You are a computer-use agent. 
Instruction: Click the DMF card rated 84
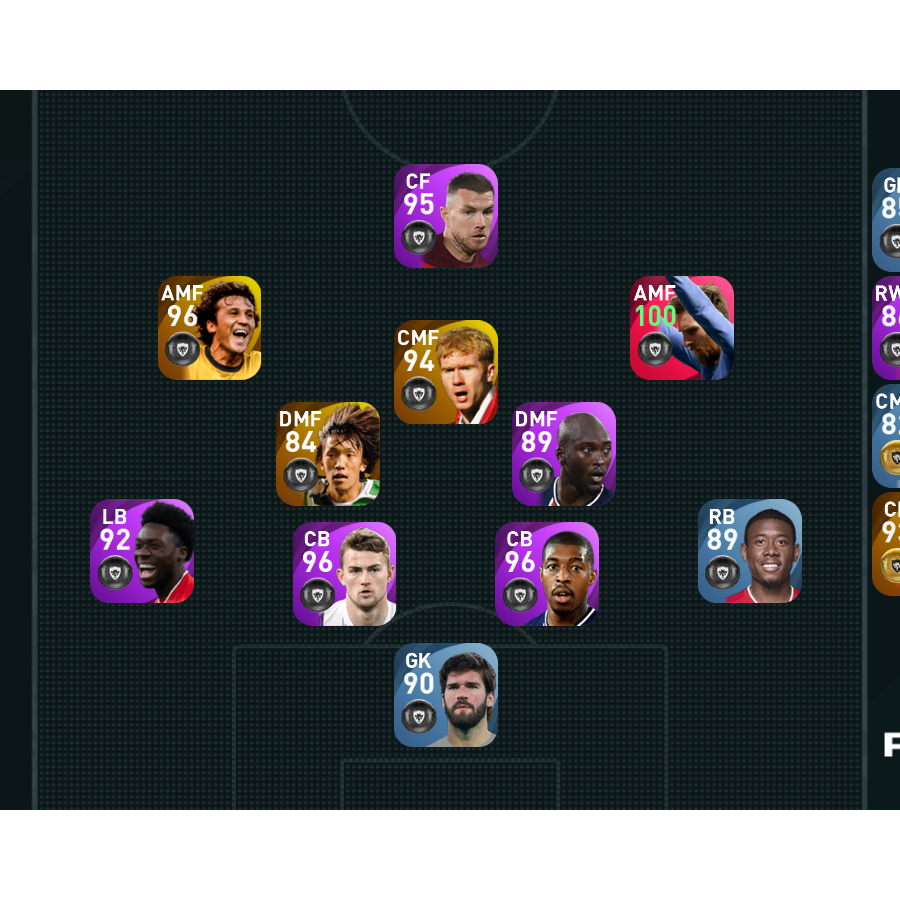tap(328, 454)
